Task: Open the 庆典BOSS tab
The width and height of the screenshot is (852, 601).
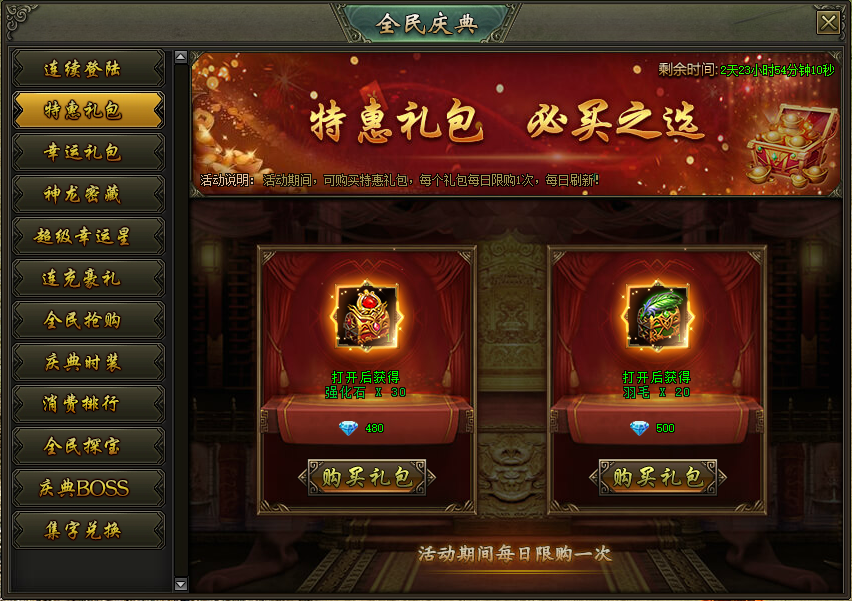Action: [x=88, y=488]
